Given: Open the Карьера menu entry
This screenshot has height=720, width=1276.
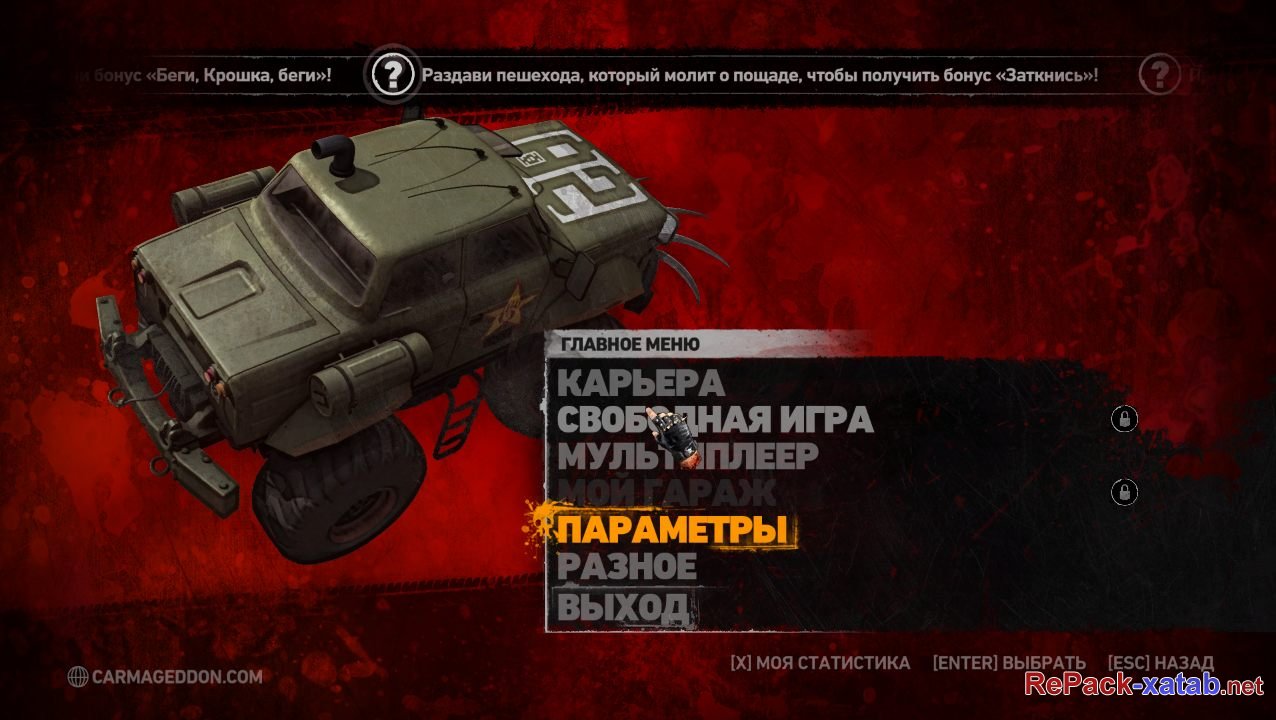Looking at the screenshot, I should pos(640,383).
